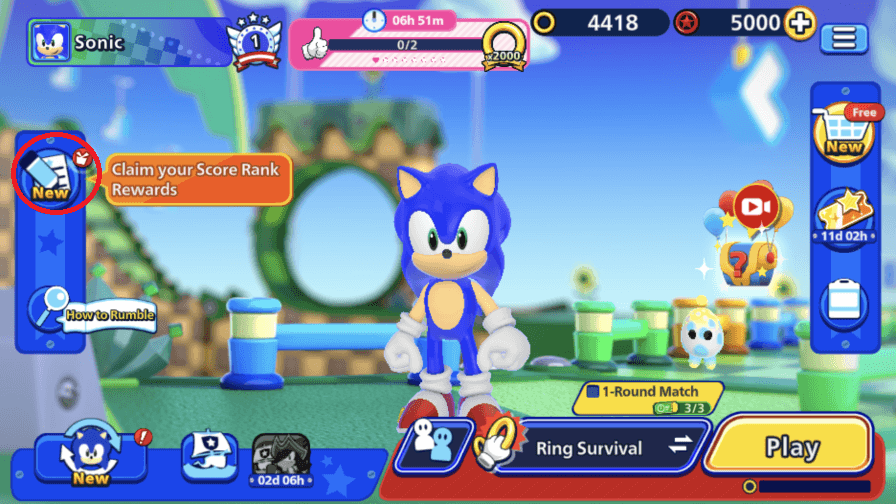
Task: Add more red star rings with plus
Action: [799, 23]
